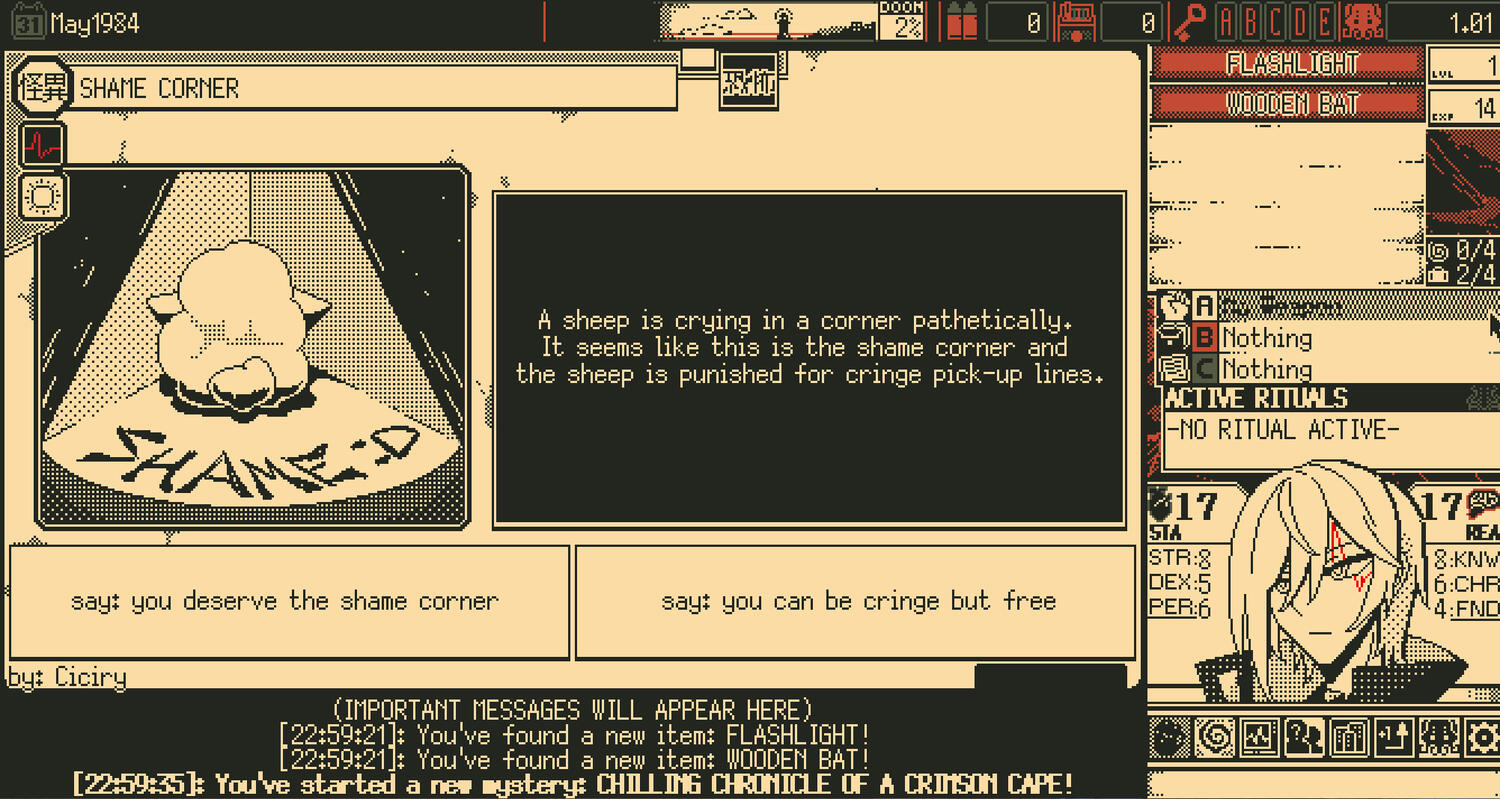This screenshot has height=799, width=1500.
Task: Select the WOODEN BAT item in inventory
Action: (x=1286, y=104)
